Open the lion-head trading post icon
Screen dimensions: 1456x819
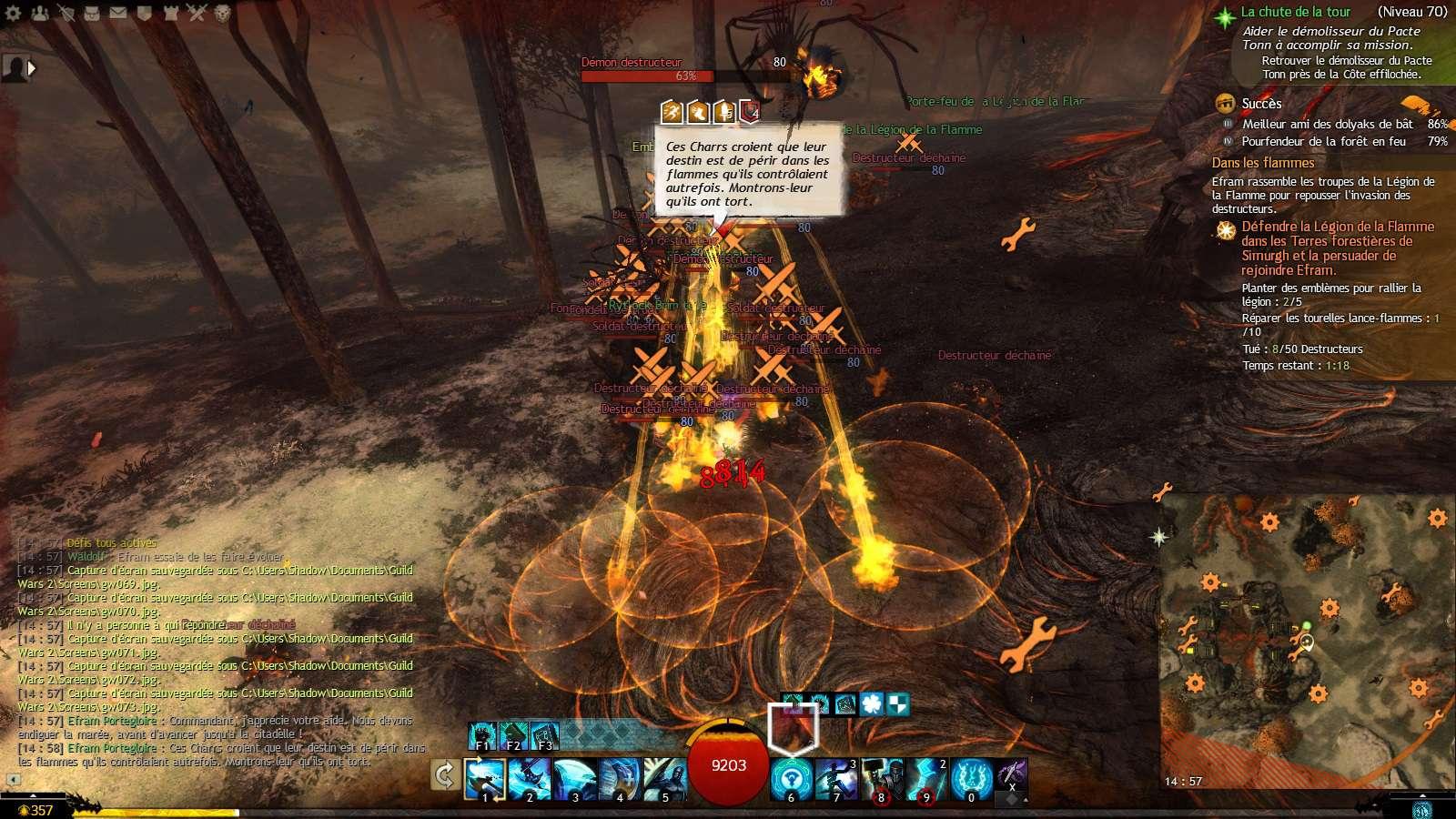coord(224,13)
